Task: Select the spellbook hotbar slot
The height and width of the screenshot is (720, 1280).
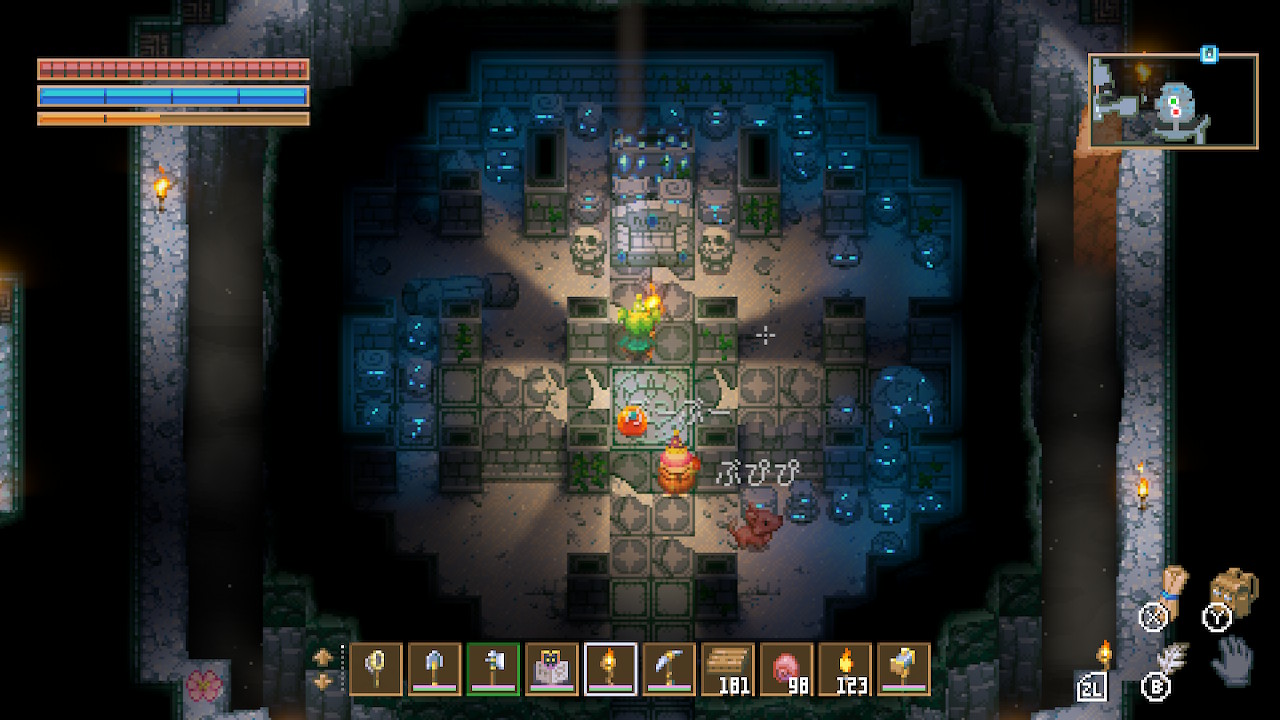Action: [552, 668]
